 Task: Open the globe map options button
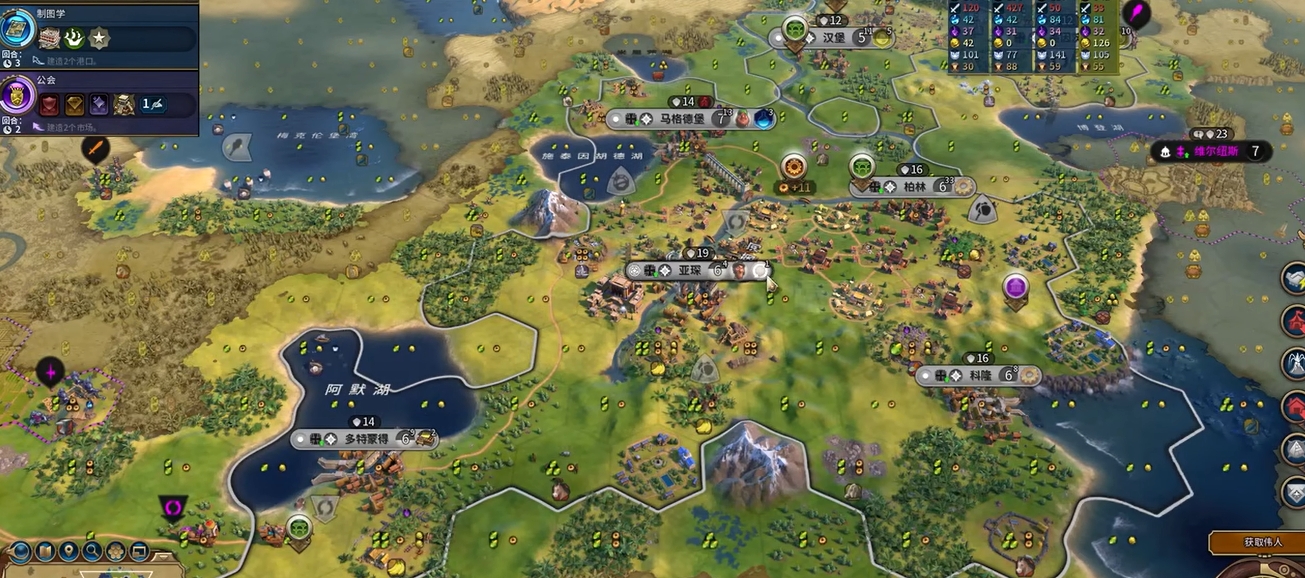21,550
